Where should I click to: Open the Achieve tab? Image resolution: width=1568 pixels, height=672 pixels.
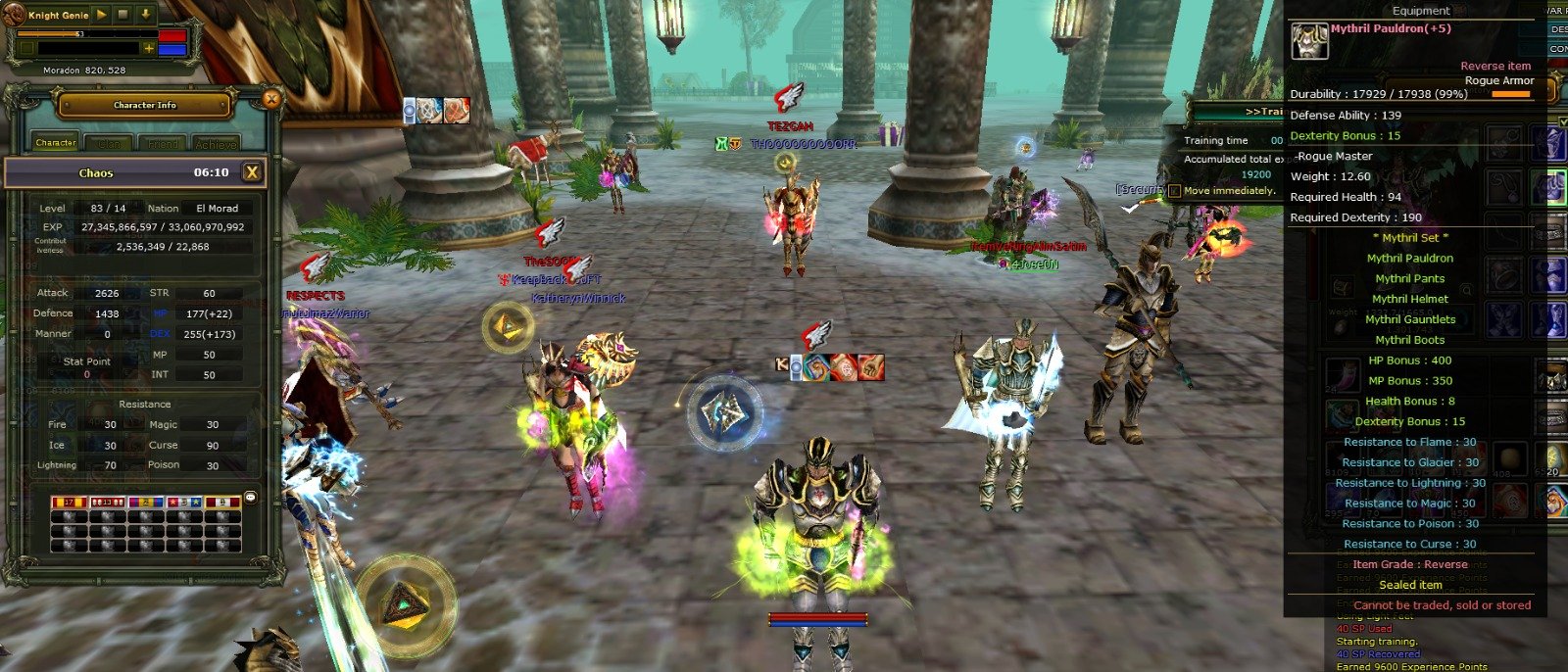coord(216,144)
